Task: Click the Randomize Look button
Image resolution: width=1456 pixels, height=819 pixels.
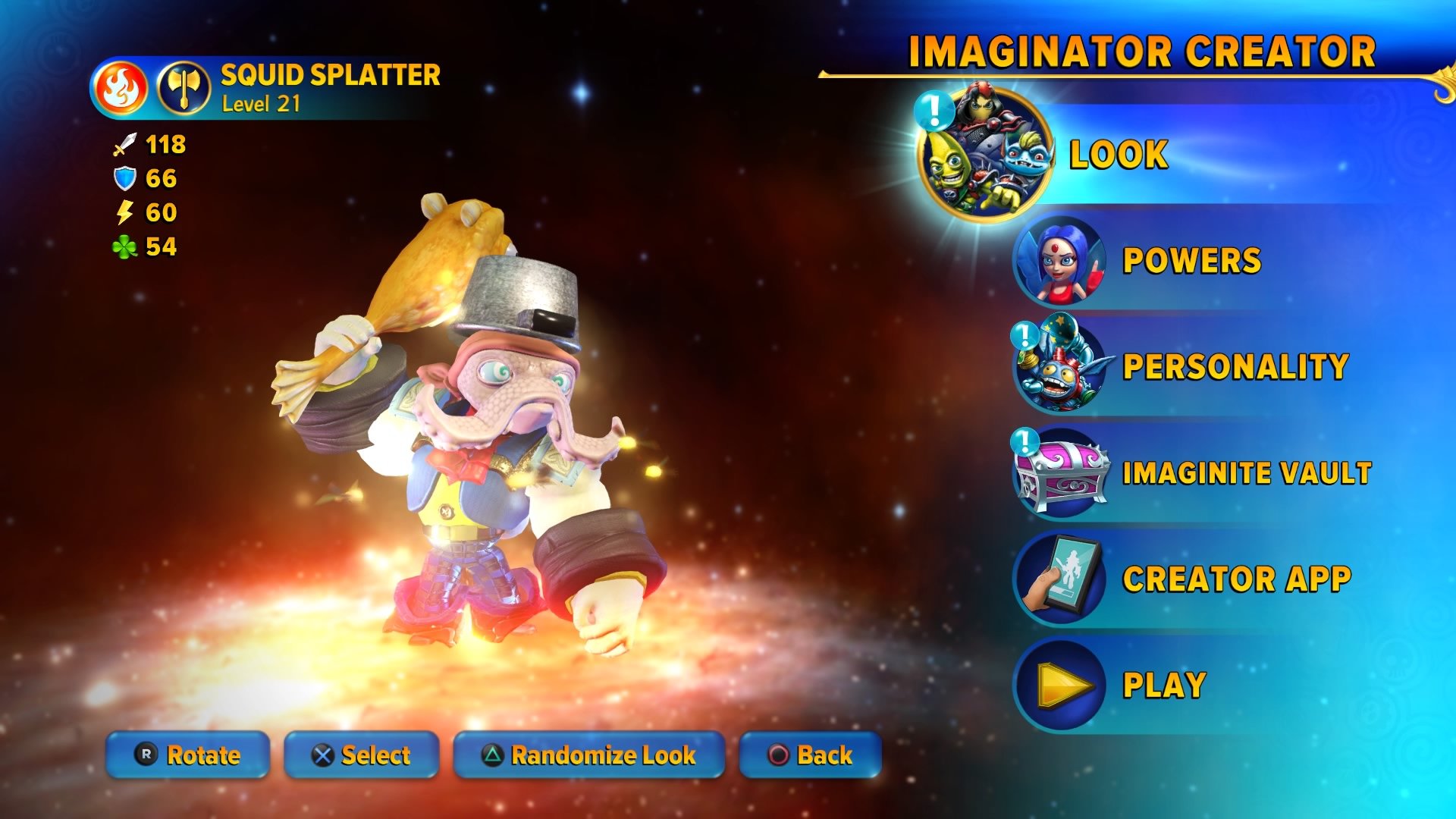Action: coord(588,755)
